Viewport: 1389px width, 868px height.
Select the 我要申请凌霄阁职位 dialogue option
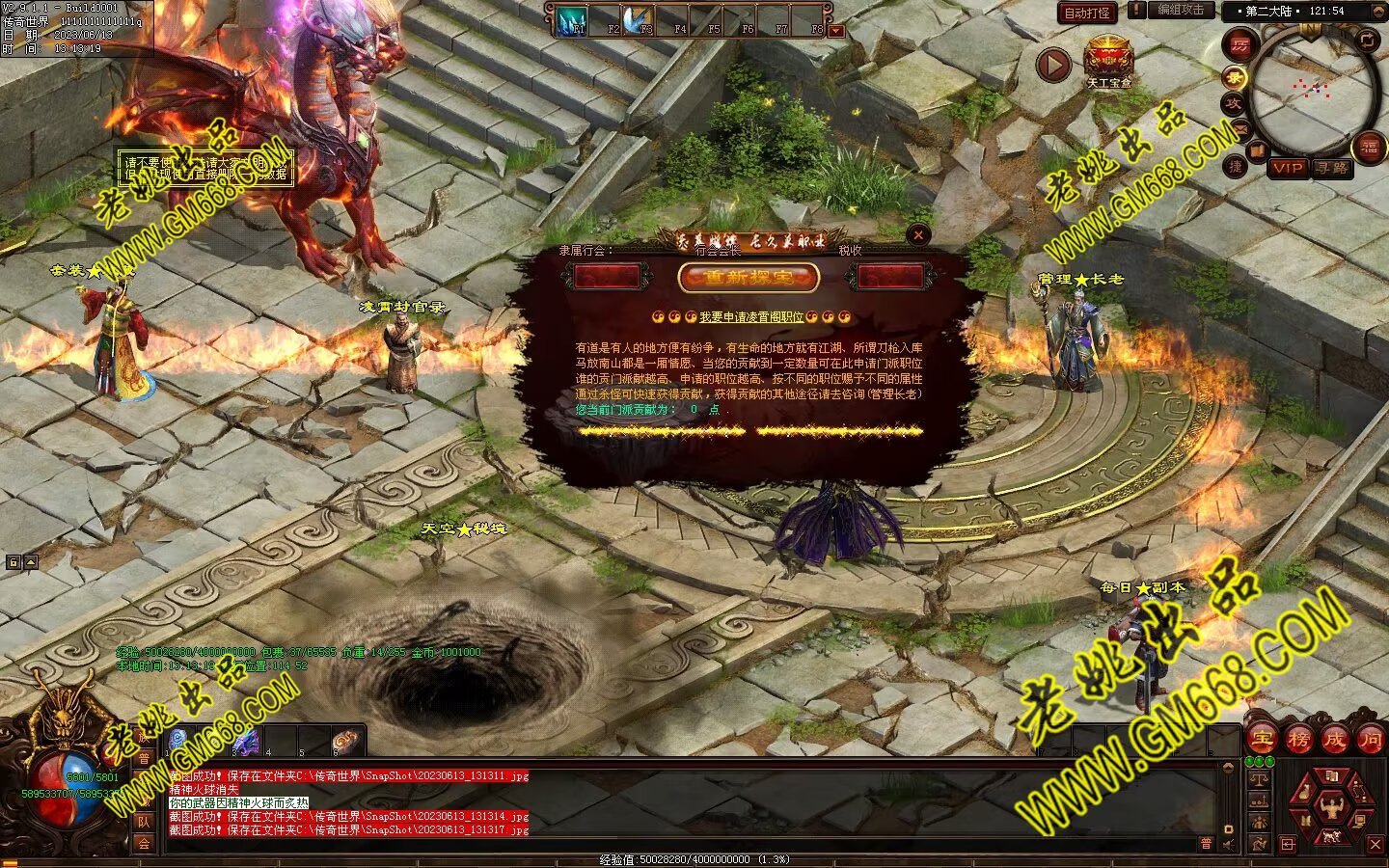[x=751, y=316]
